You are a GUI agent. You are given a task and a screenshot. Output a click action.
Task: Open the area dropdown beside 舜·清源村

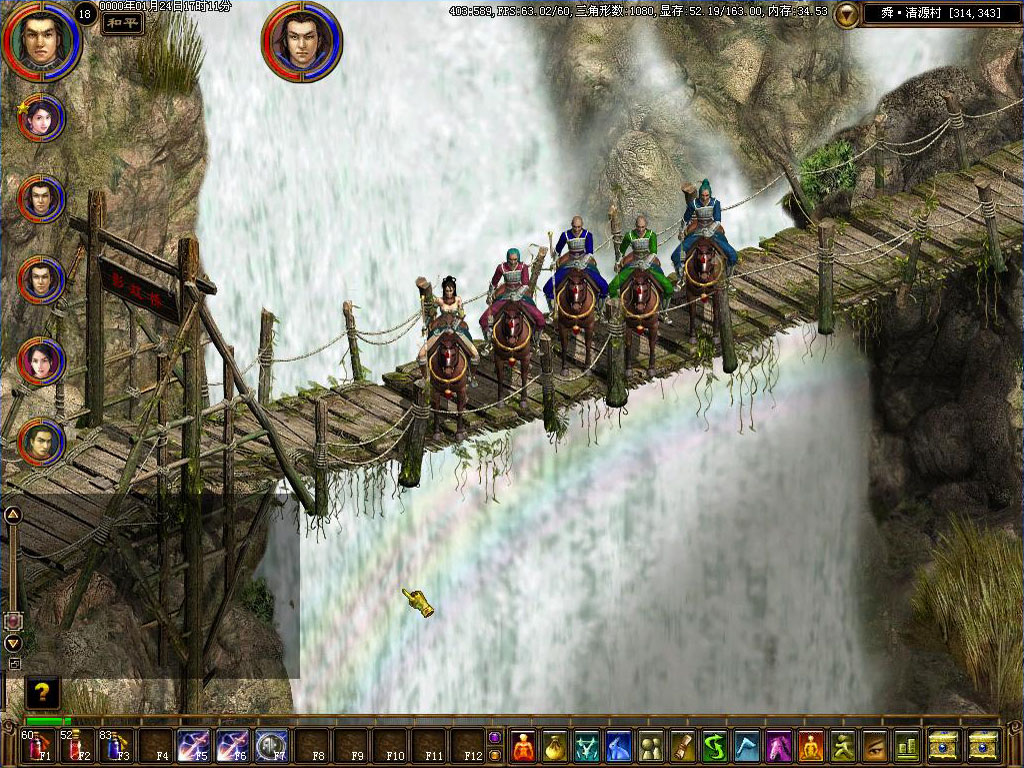coord(847,14)
